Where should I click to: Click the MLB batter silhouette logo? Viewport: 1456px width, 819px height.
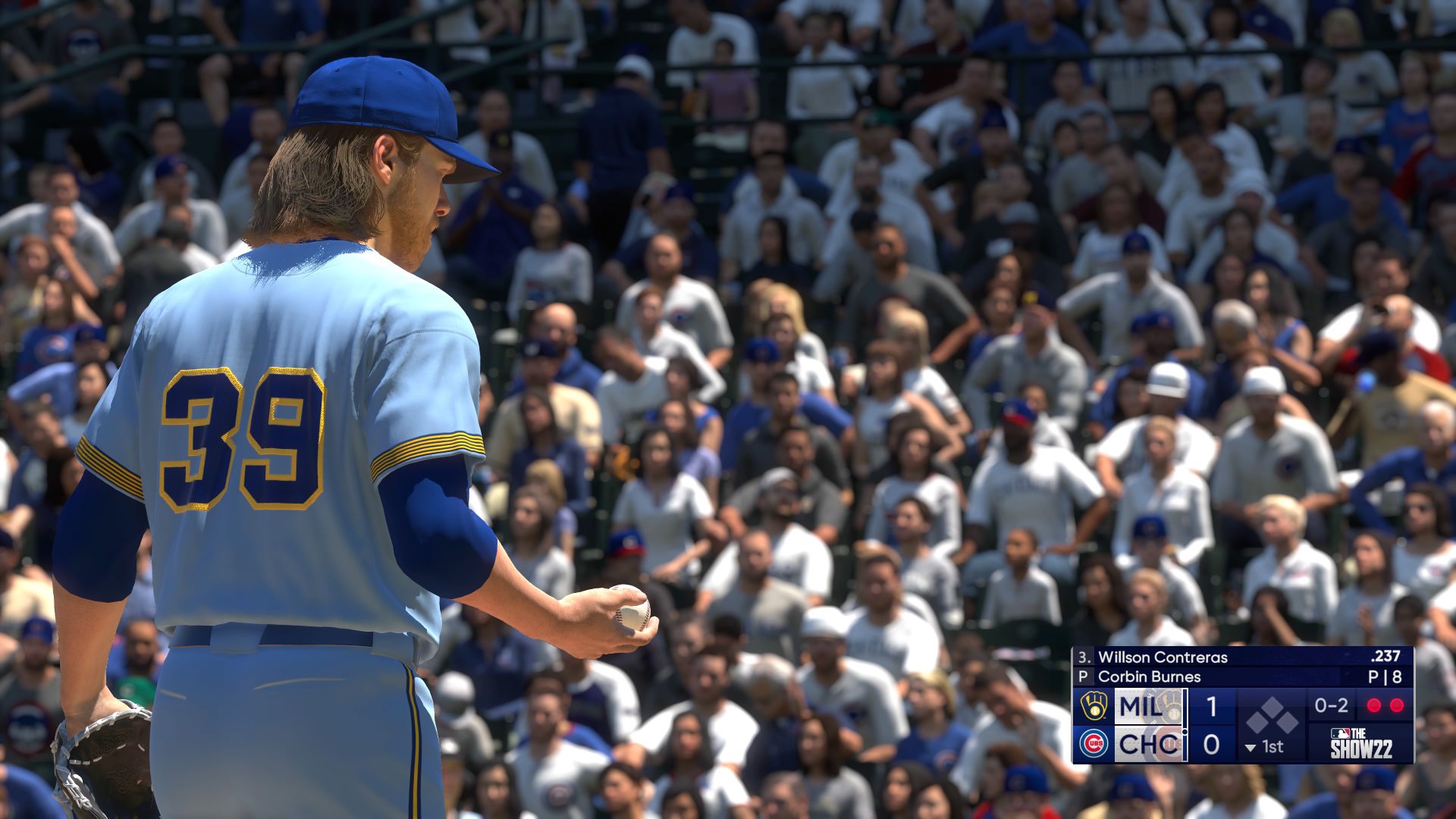1339,734
